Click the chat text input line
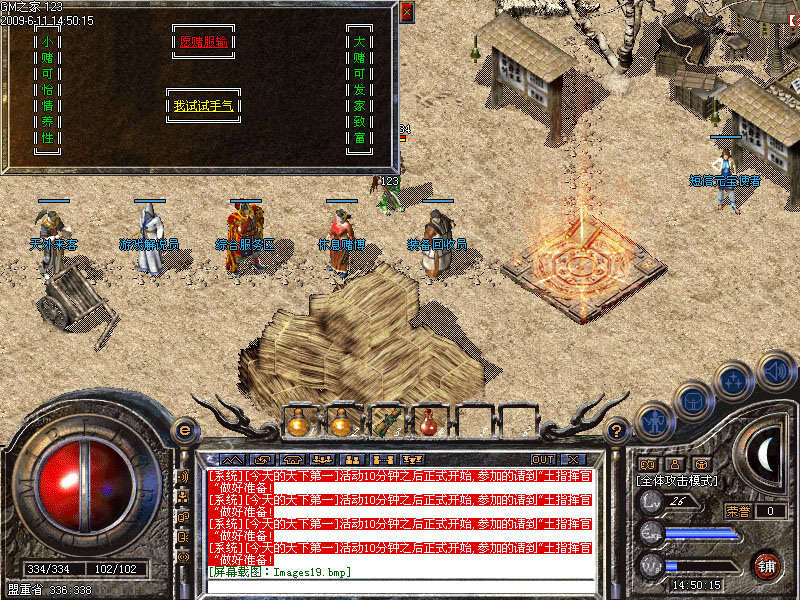The height and width of the screenshot is (600, 800). tap(400, 585)
